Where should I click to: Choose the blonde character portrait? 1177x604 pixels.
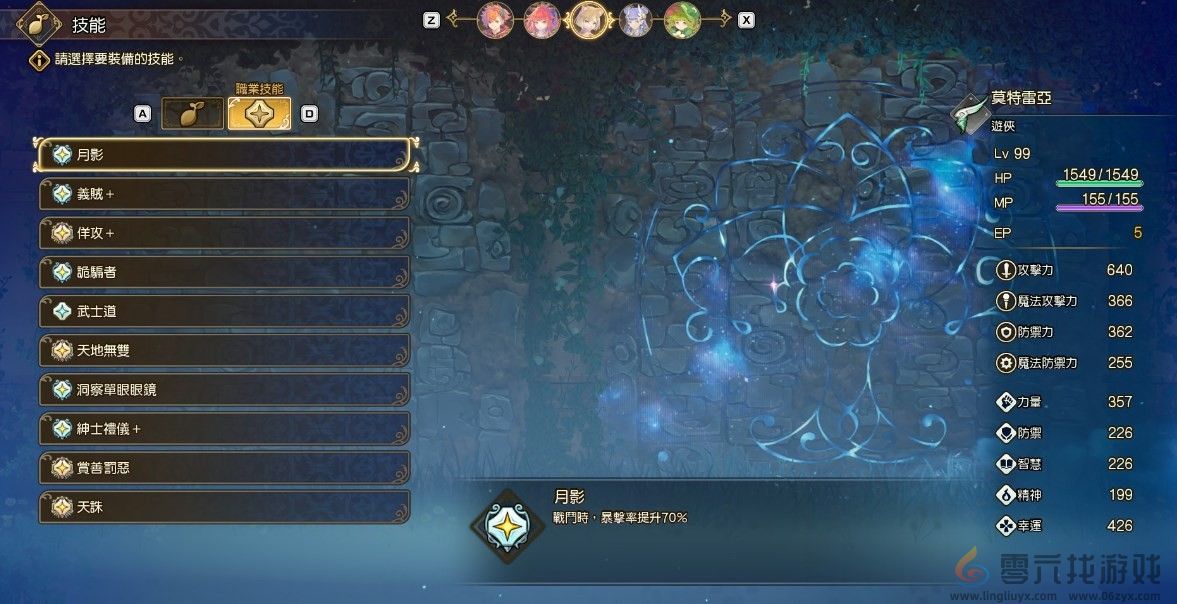pos(589,19)
